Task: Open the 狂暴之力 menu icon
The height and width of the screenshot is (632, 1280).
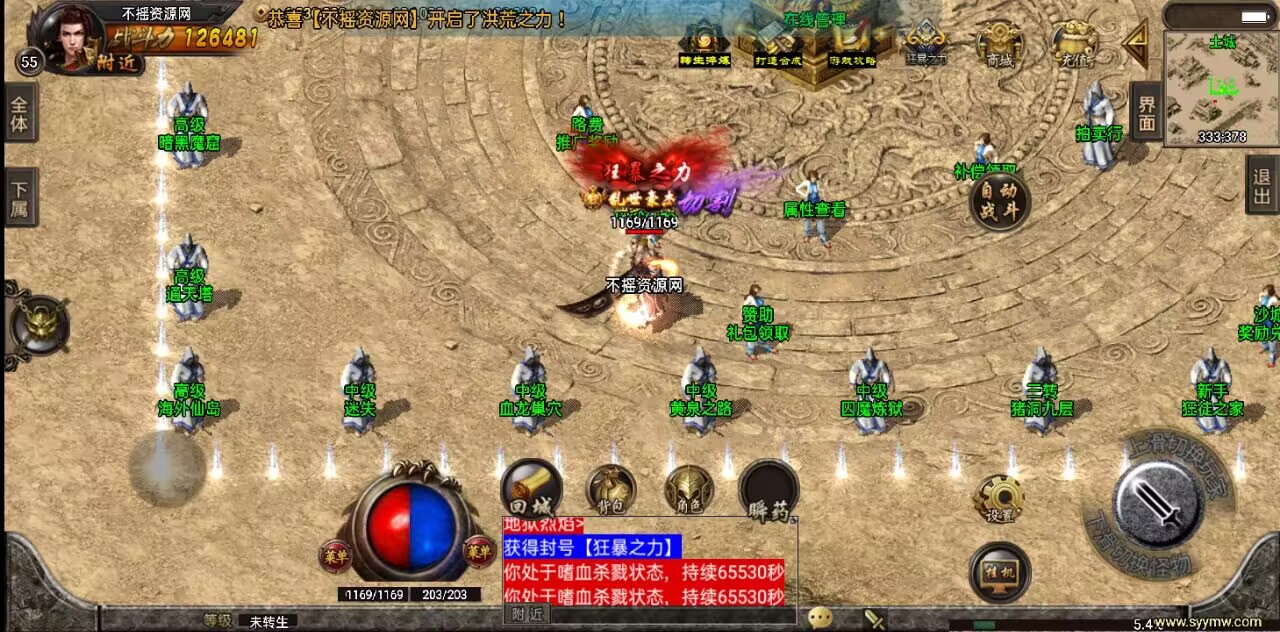Action: (x=925, y=44)
